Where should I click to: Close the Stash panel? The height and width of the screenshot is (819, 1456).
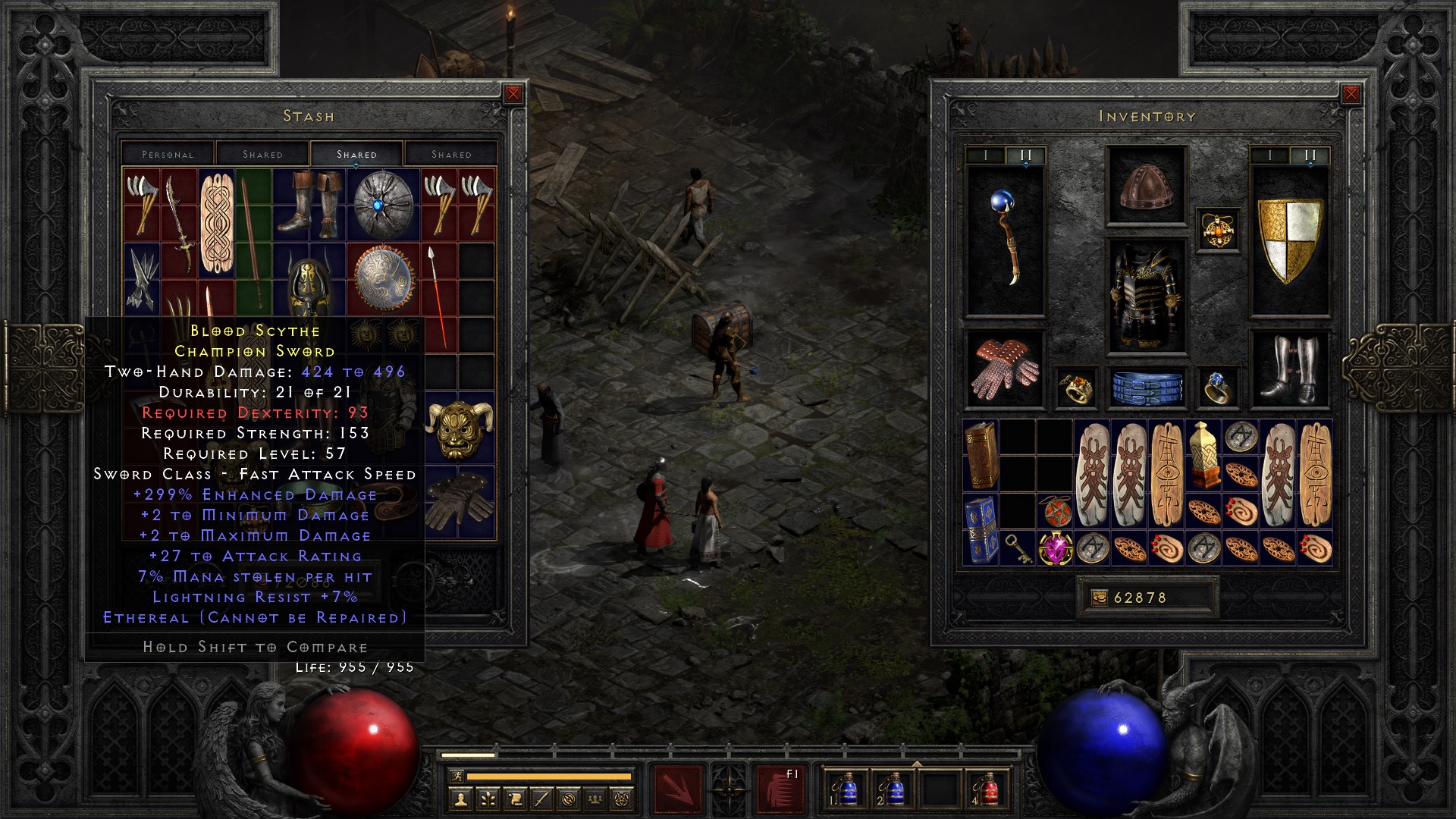514,95
